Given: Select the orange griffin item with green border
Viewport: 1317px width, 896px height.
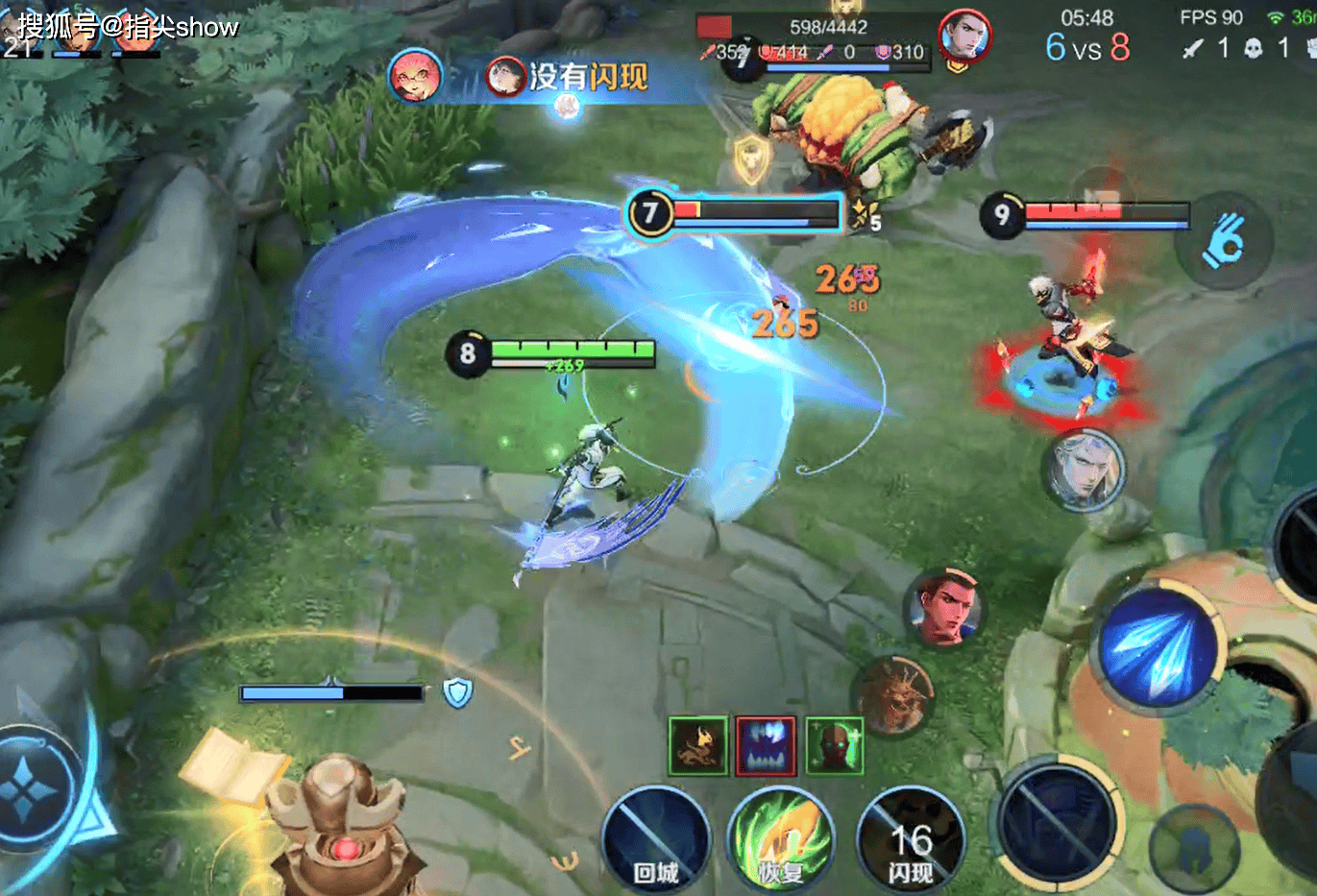Looking at the screenshot, I should 698,745.
